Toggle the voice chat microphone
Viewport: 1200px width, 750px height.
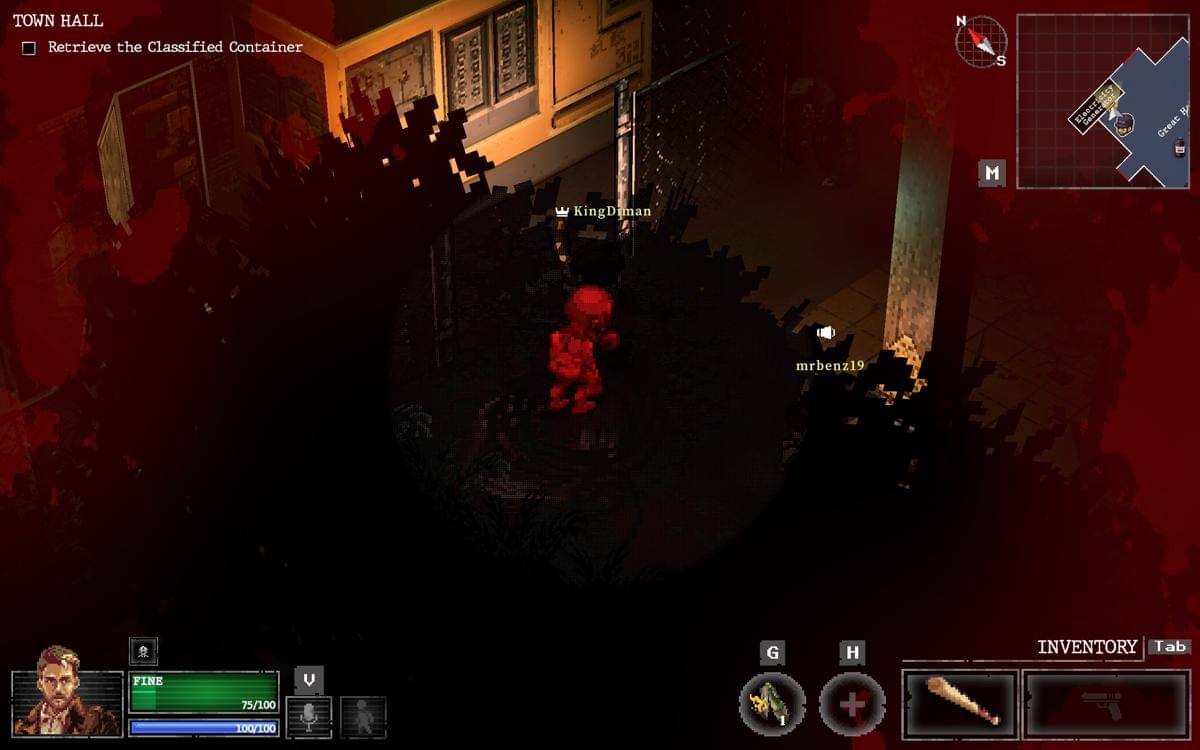tap(309, 716)
